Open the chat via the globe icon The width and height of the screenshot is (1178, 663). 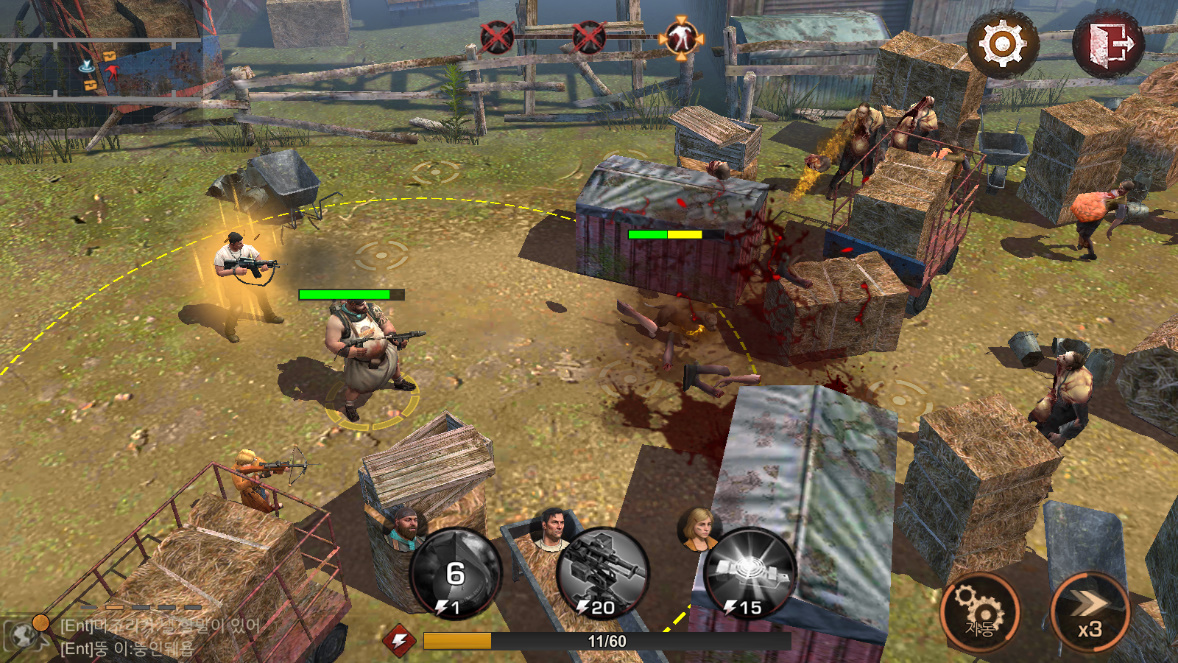22,631
